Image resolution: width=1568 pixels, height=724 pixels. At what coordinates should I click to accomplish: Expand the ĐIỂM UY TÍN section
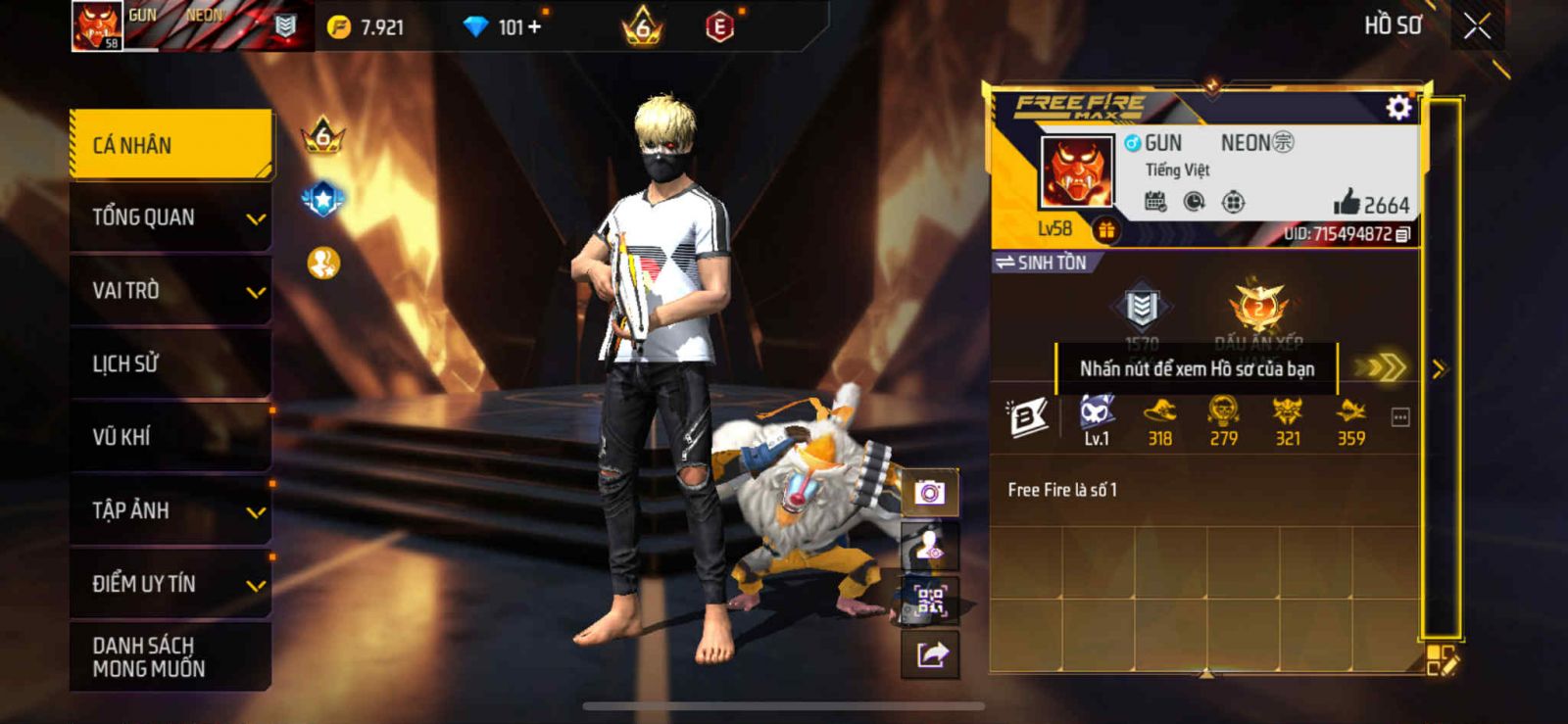(x=171, y=584)
